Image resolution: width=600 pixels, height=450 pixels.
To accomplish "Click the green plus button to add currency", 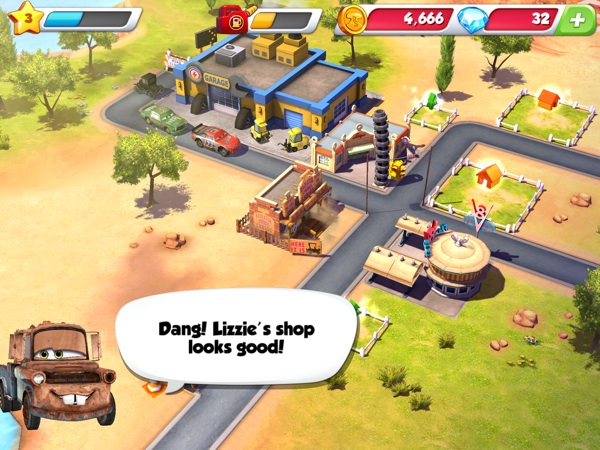I will [x=575, y=20].
